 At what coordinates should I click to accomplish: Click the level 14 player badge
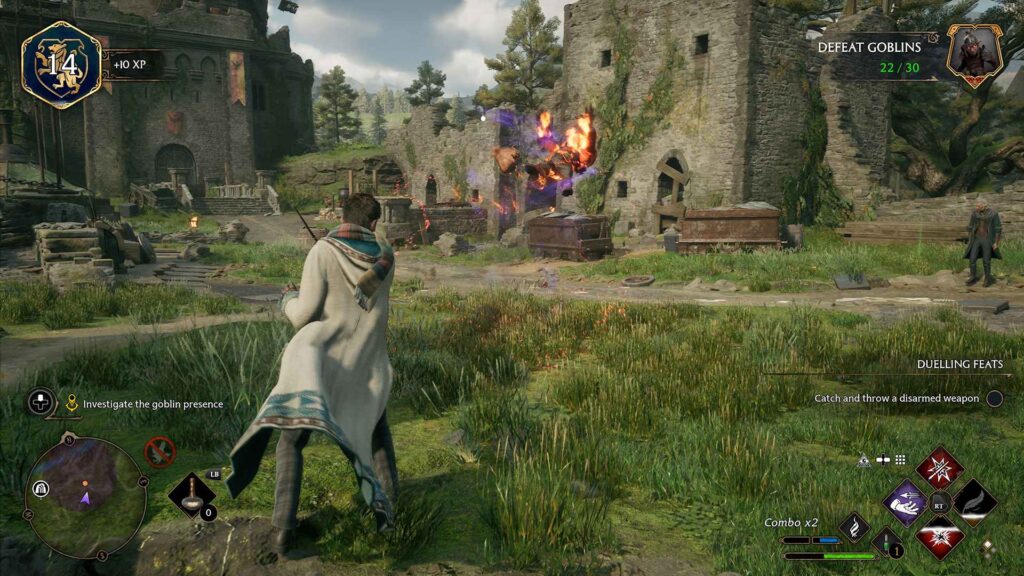tap(61, 65)
